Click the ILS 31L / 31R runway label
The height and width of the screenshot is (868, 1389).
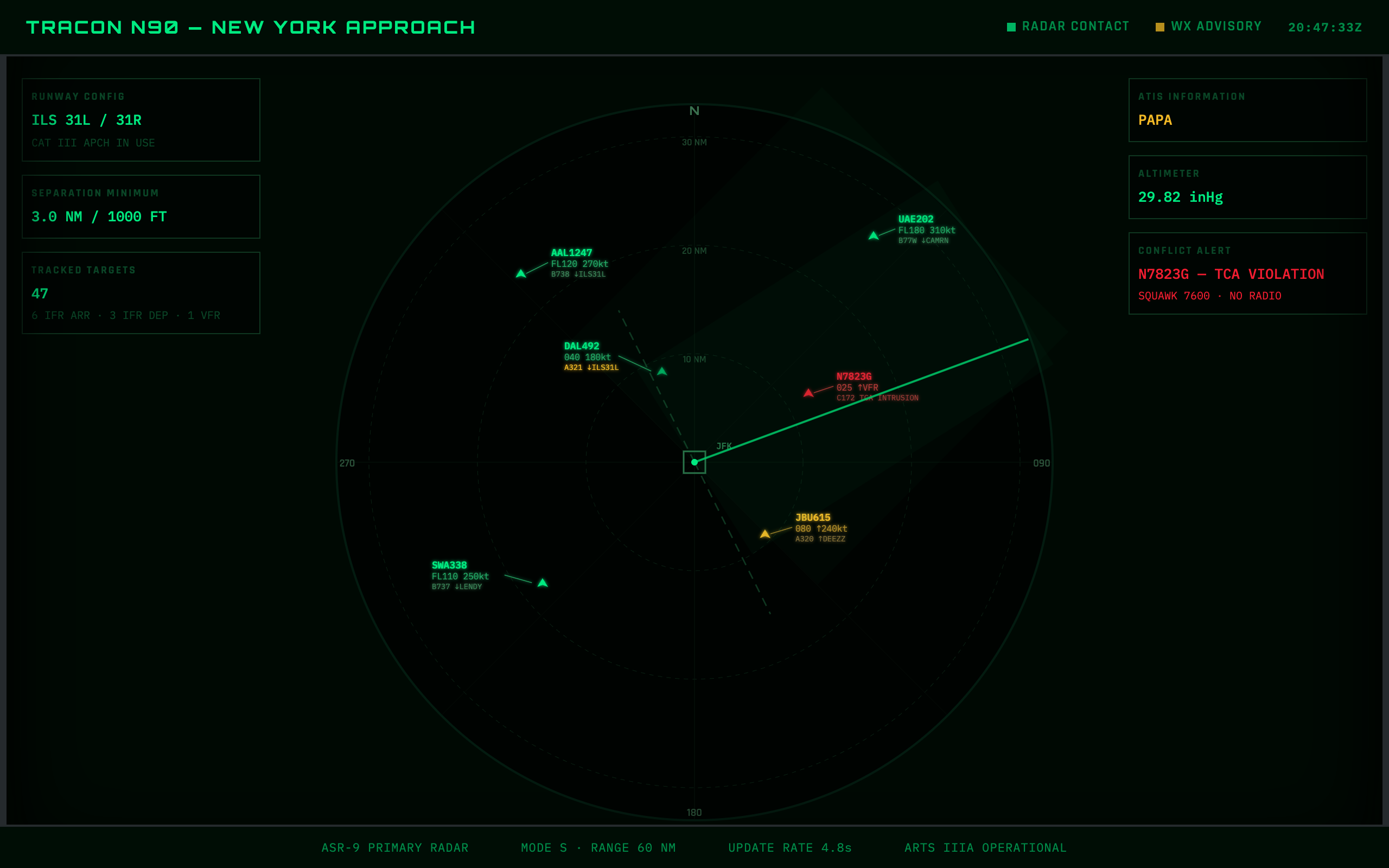[87, 120]
